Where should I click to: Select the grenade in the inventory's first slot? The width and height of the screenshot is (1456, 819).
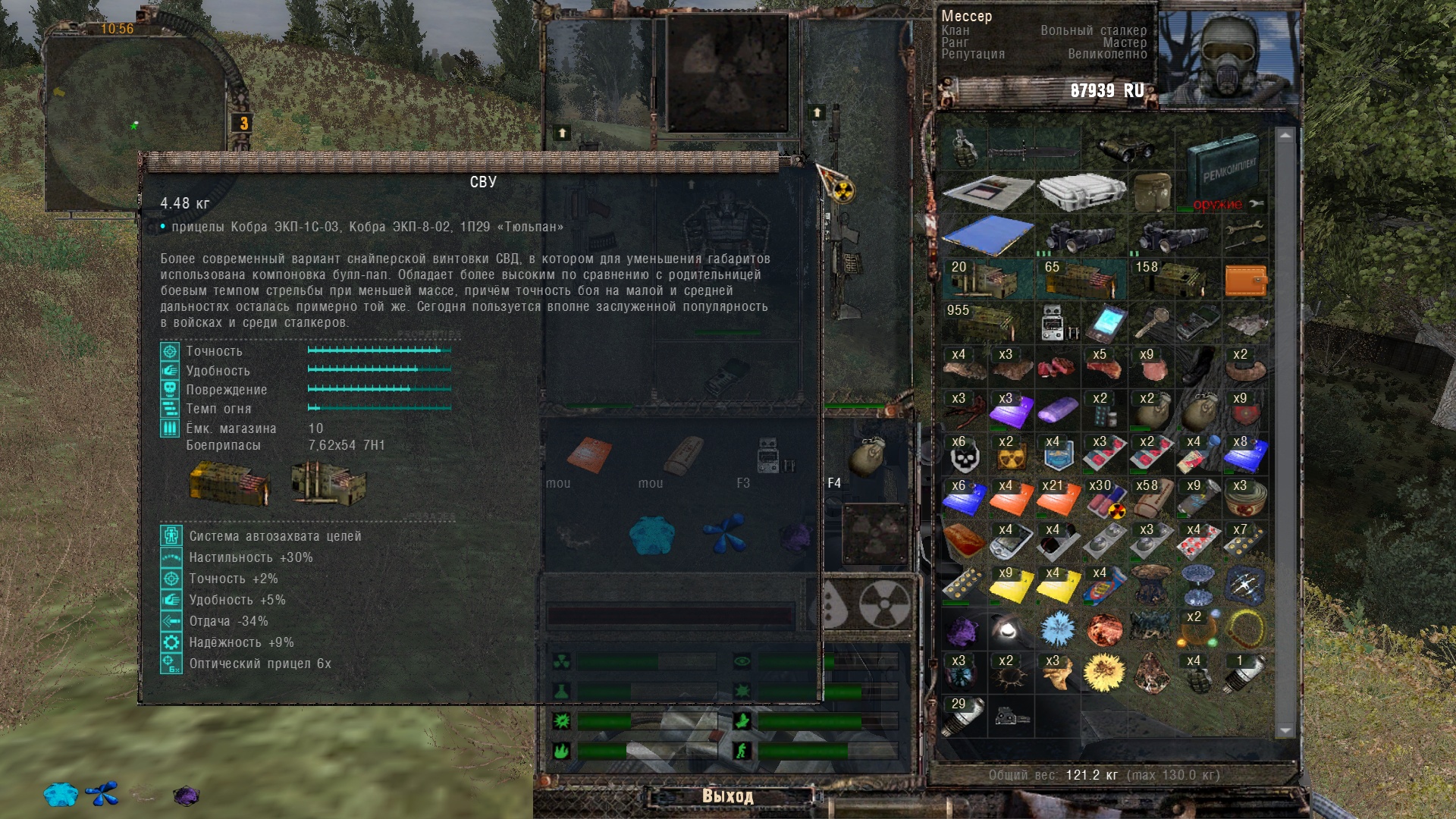tap(965, 147)
